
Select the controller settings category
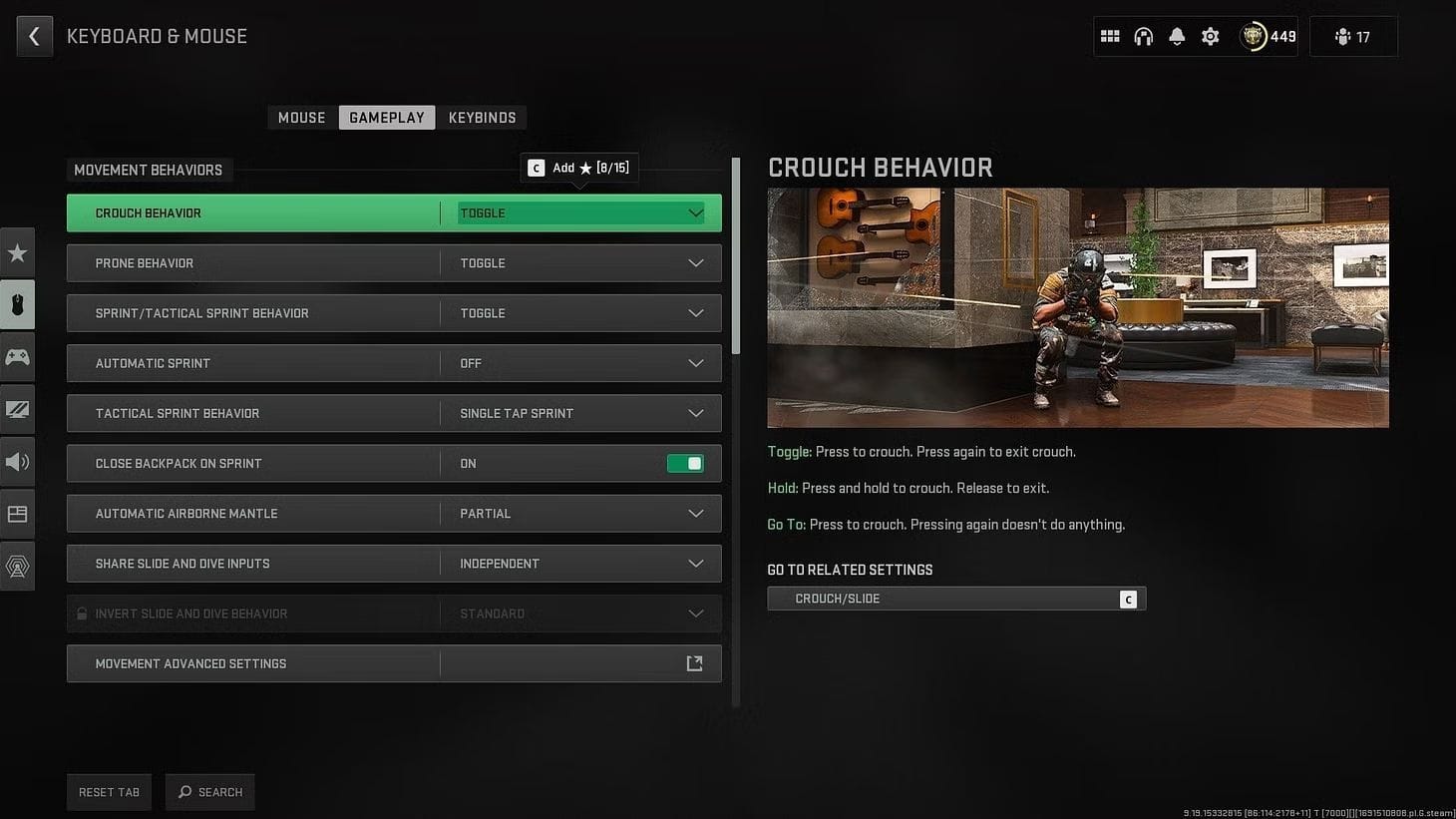[x=17, y=357]
